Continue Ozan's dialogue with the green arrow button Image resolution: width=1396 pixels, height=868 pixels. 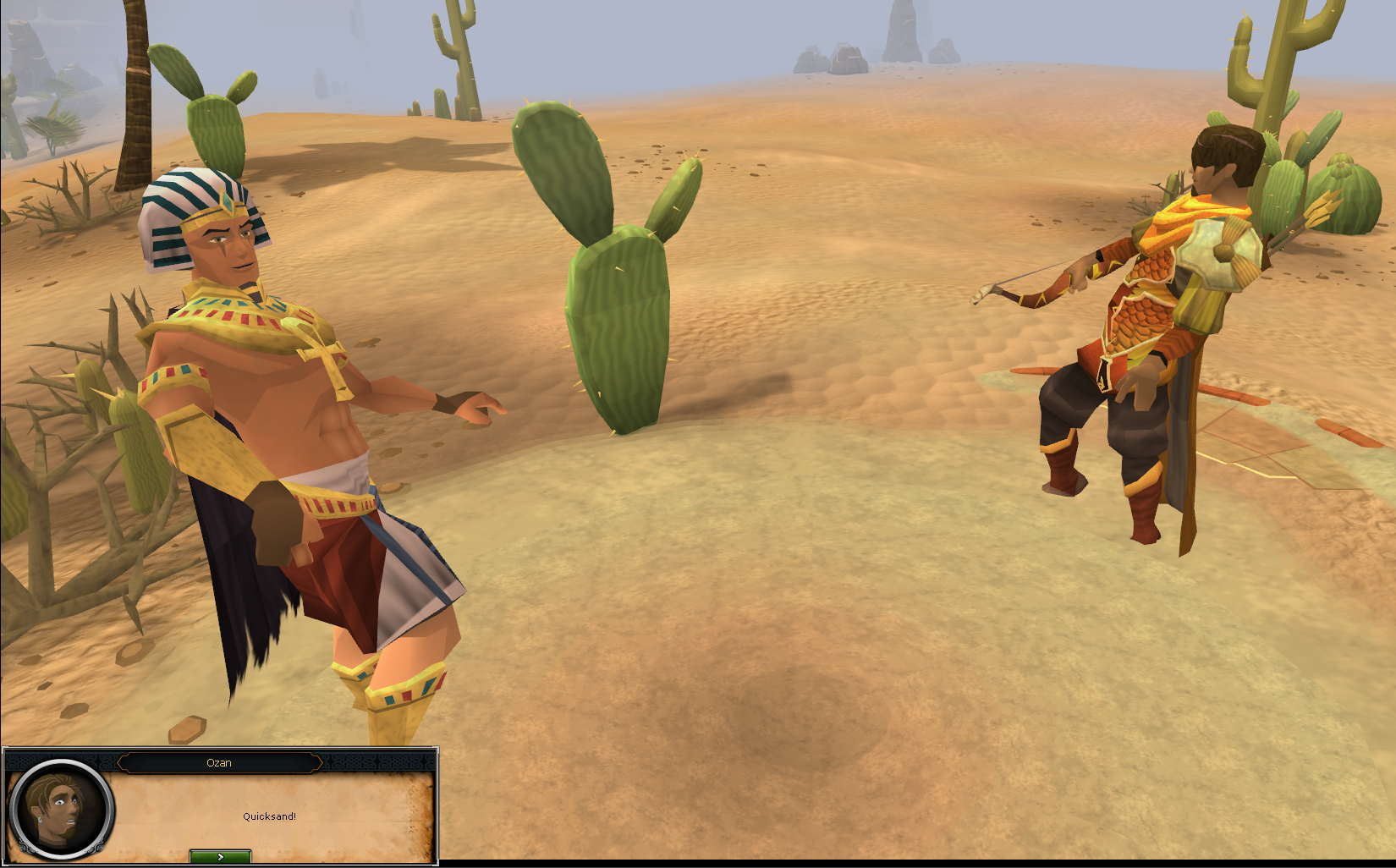click(x=220, y=857)
